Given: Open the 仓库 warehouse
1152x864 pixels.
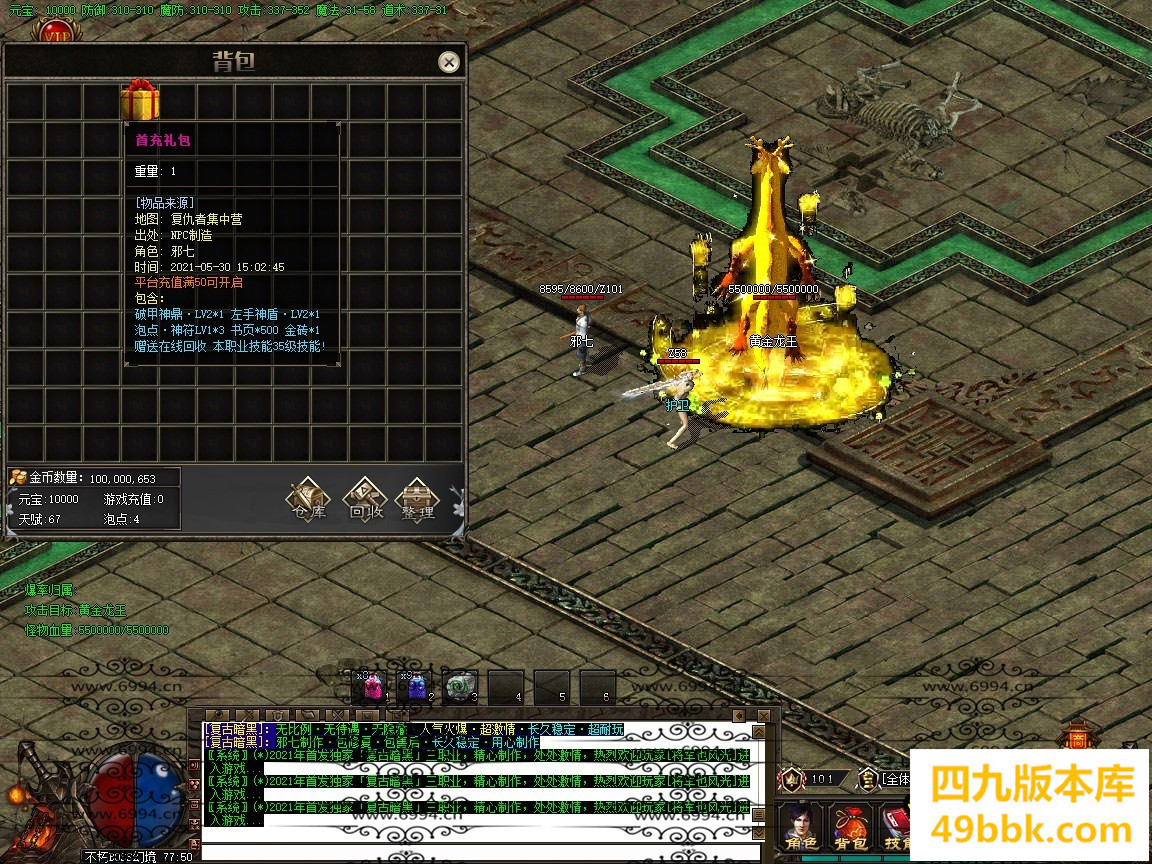Looking at the screenshot, I should [x=308, y=497].
